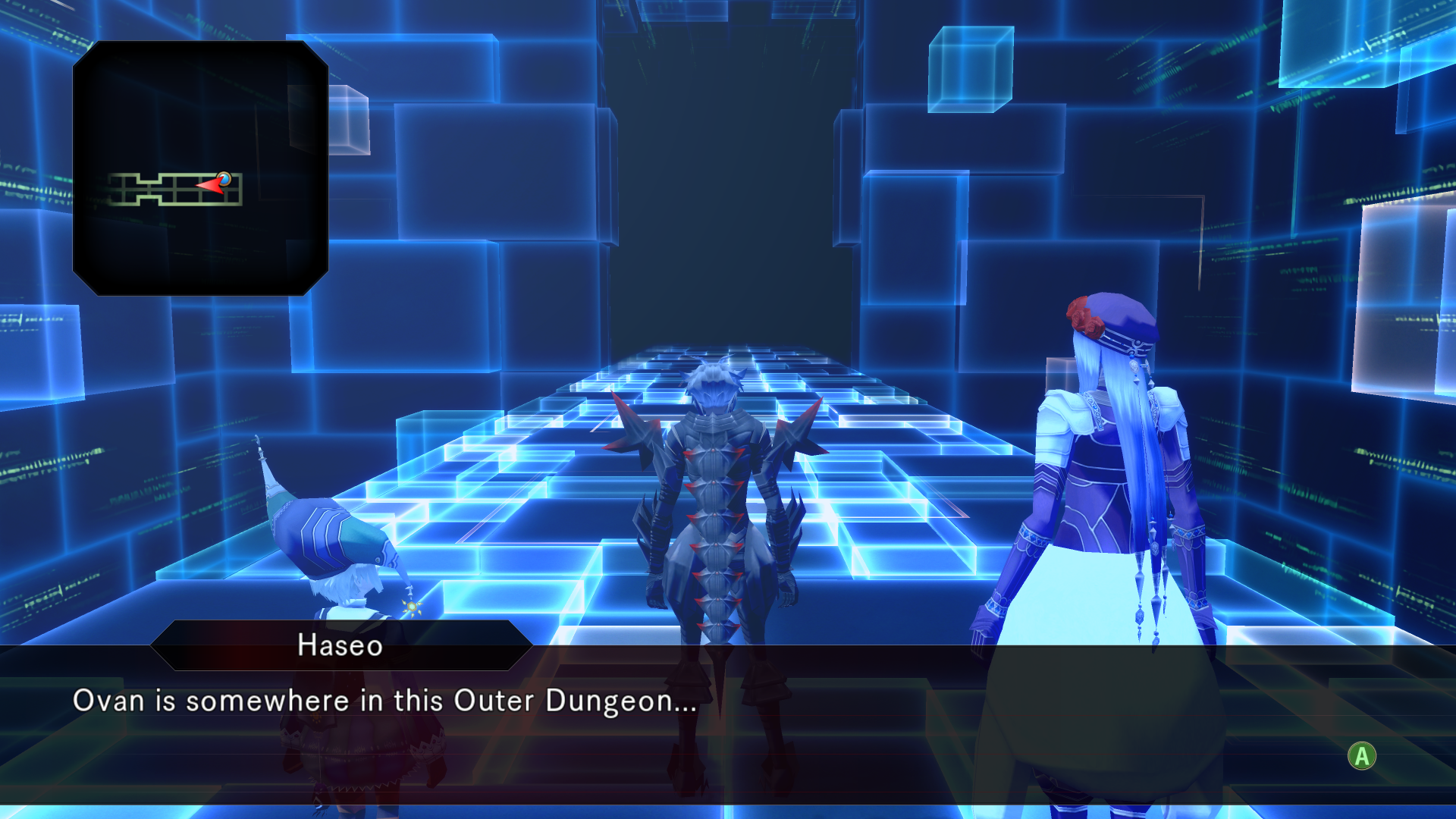Click the Haseo speaker name plate
The width and height of the screenshot is (1456, 819).
[x=340, y=645]
